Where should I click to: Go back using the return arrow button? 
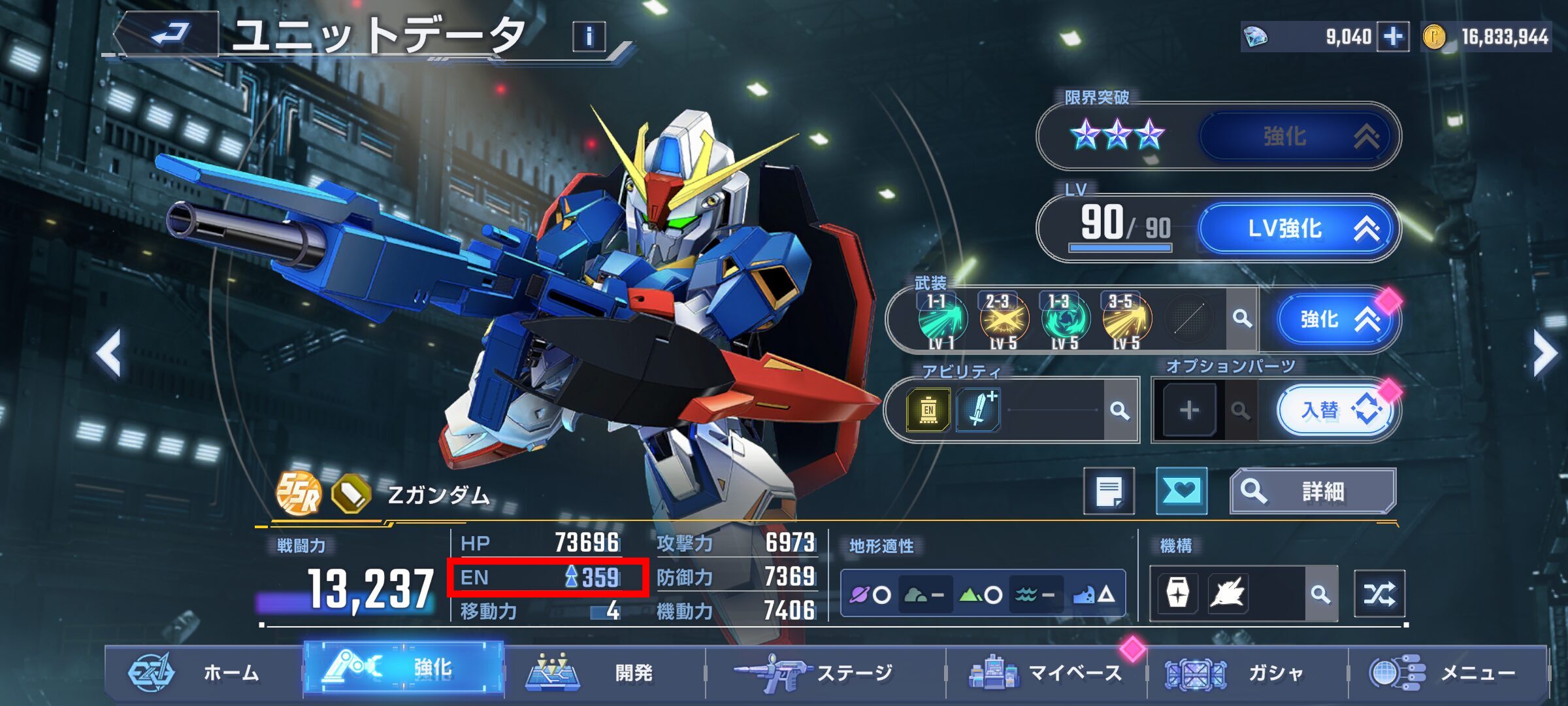[169, 34]
